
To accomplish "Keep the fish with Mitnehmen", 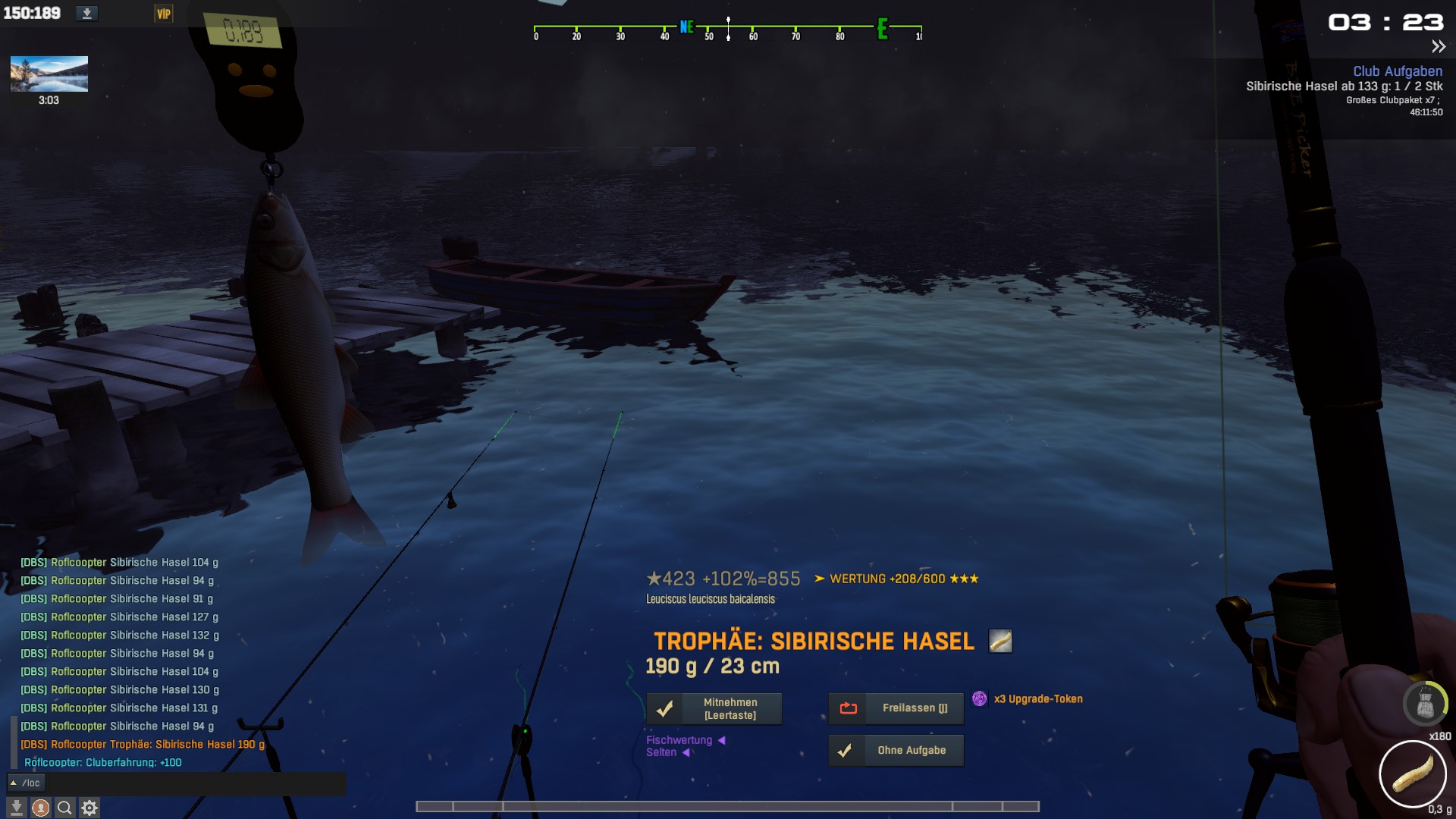I will point(714,708).
